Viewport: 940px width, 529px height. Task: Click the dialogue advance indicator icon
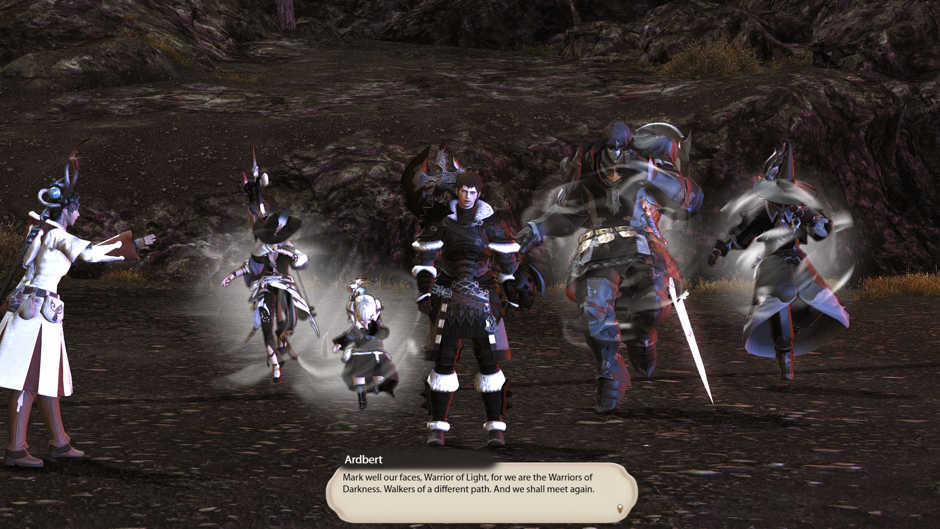(620, 509)
